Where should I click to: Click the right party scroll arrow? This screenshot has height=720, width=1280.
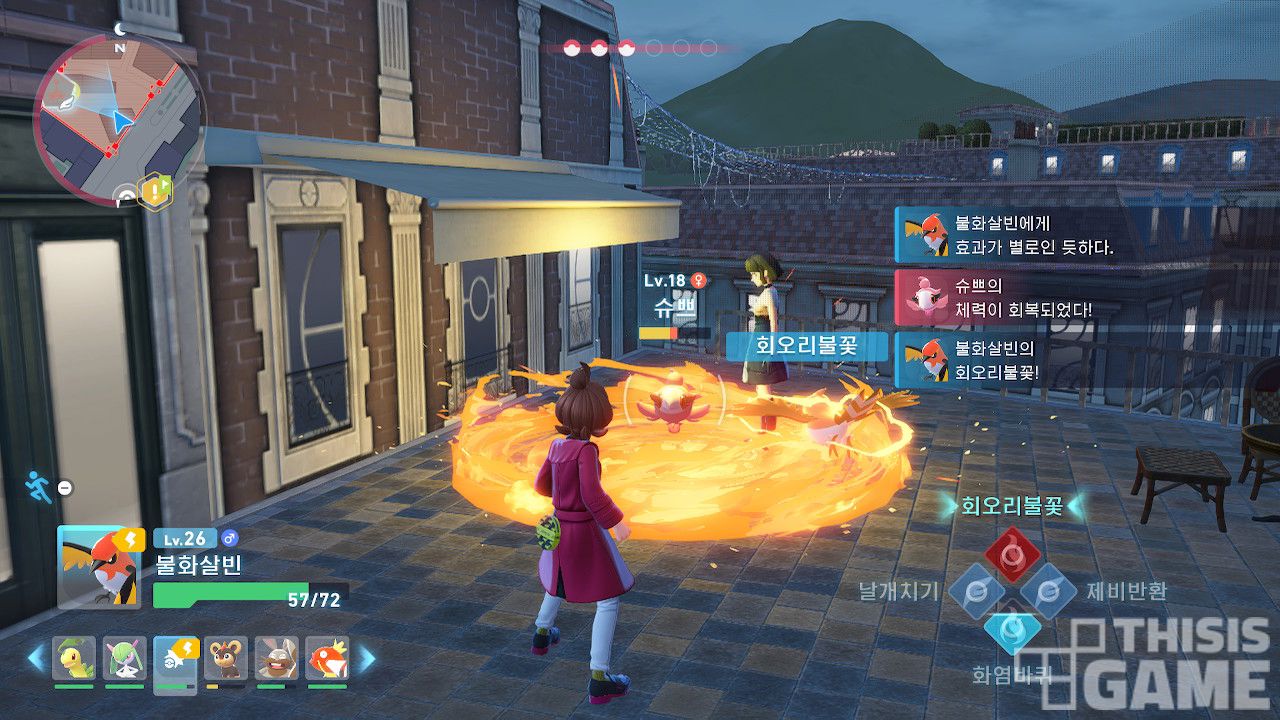[366, 658]
